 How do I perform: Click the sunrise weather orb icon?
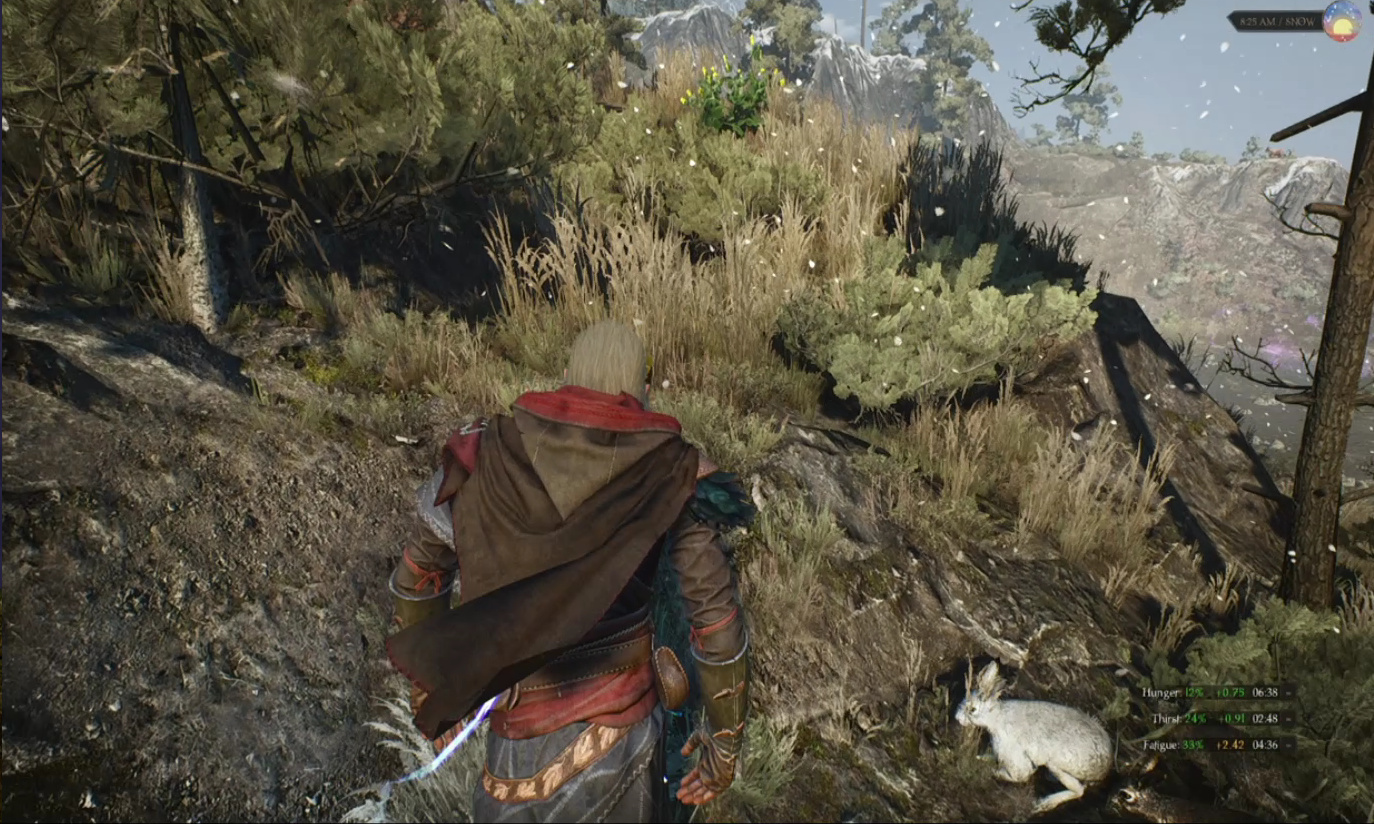click(1341, 21)
